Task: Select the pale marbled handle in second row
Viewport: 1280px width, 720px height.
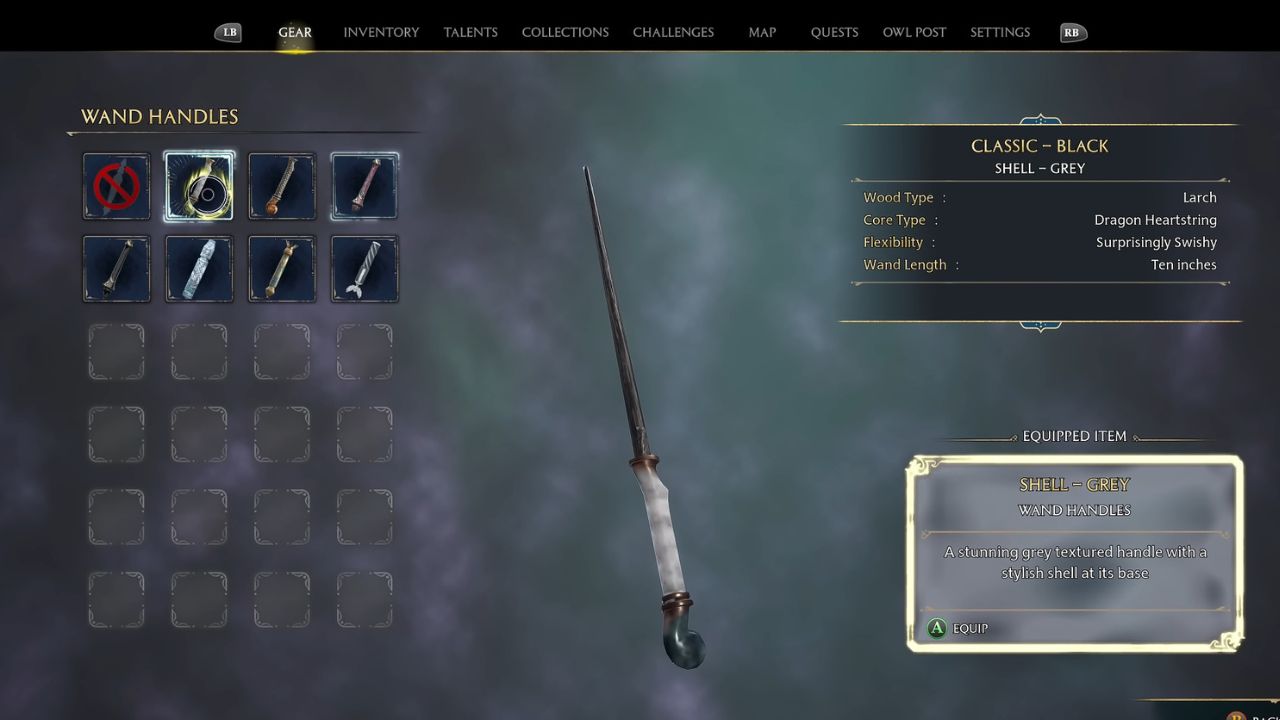Action: (x=199, y=268)
